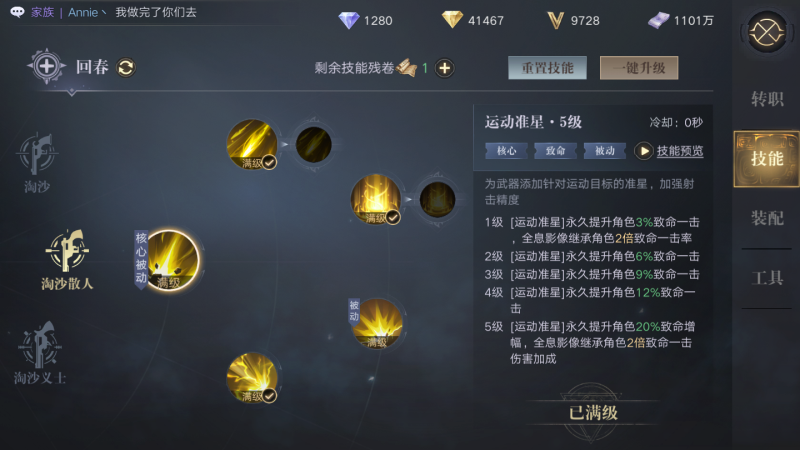The height and width of the screenshot is (450, 800).
Task: Open the 工具 tools tab
Action: (767, 278)
